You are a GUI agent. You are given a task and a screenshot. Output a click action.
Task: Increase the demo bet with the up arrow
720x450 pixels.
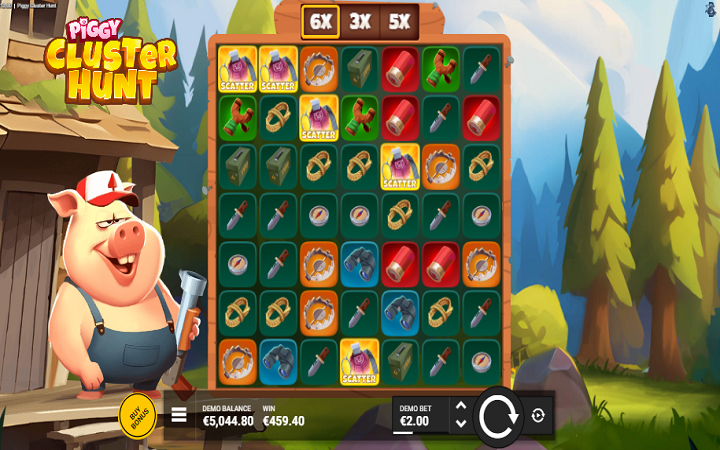(x=460, y=406)
